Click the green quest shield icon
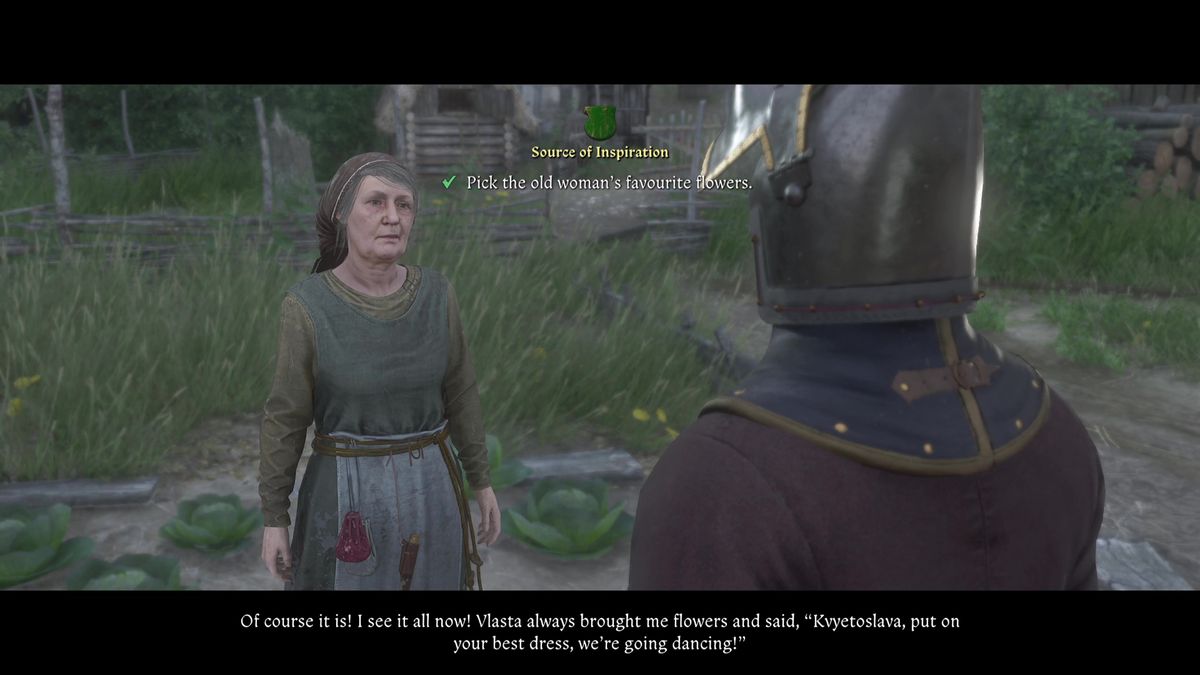Image resolution: width=1200 pixels, height=675 pixels. pos(599,123)
